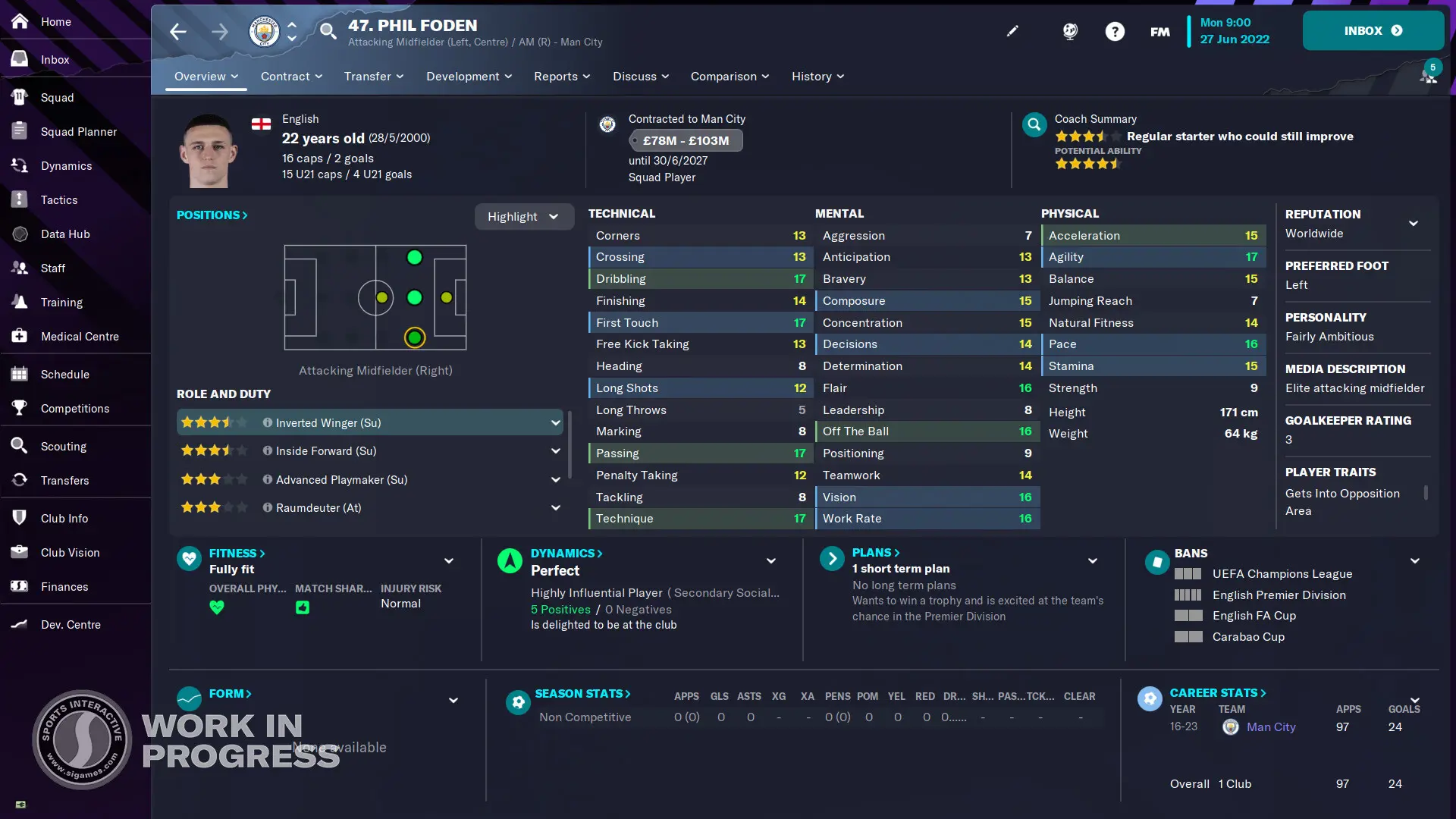Screen dimensions: 1456x819
Task: Click the back navigation arrow
Action: [x=177, y=31]
